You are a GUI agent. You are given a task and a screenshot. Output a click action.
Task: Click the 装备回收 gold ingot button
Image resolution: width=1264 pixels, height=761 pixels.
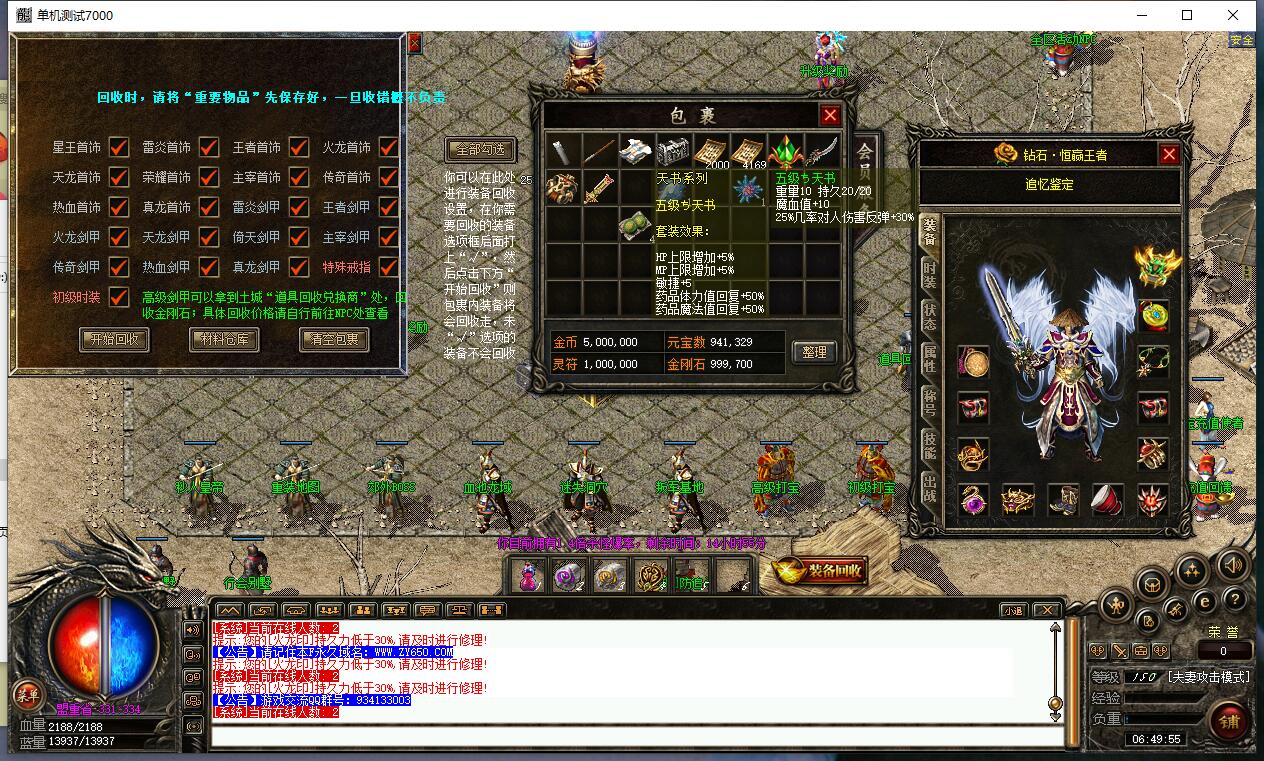tap(820, 571)
